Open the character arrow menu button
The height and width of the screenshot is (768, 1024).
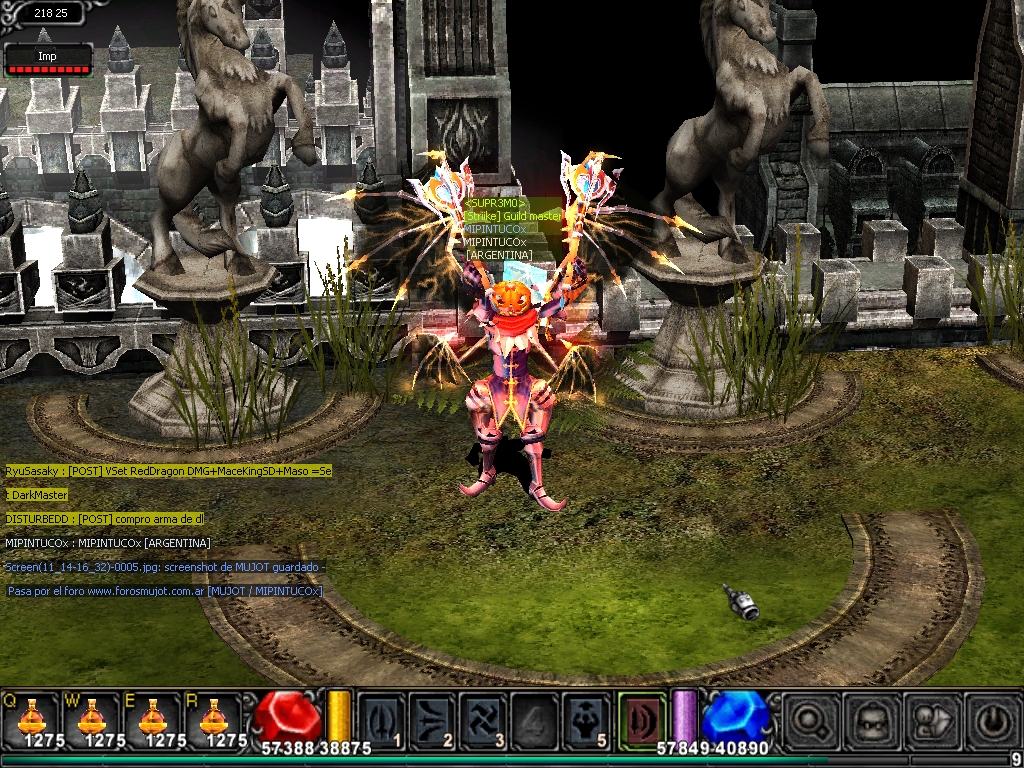click(x=926, y=719)
